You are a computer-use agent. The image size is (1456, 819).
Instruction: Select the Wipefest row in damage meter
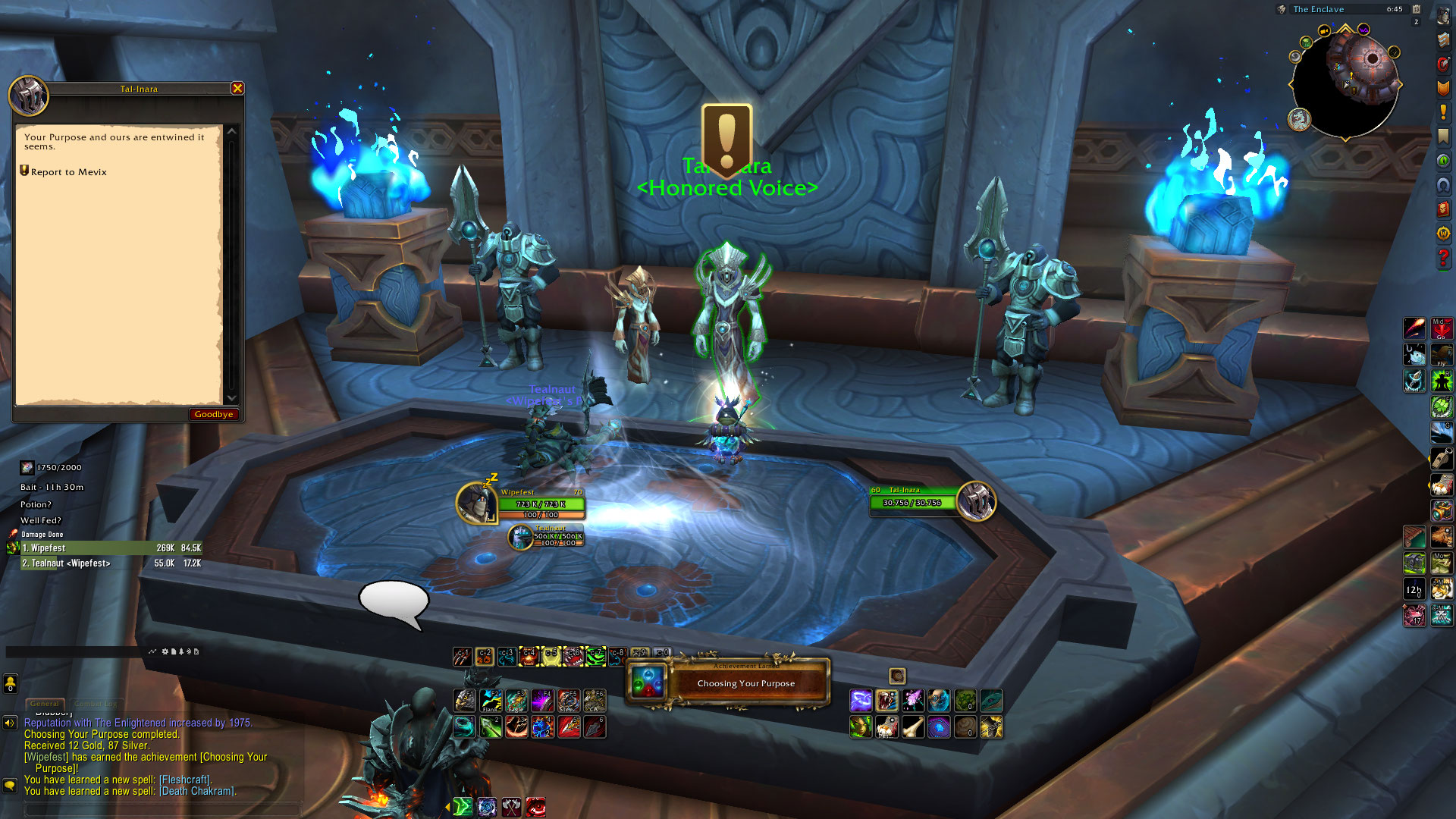tap(106, 548)
